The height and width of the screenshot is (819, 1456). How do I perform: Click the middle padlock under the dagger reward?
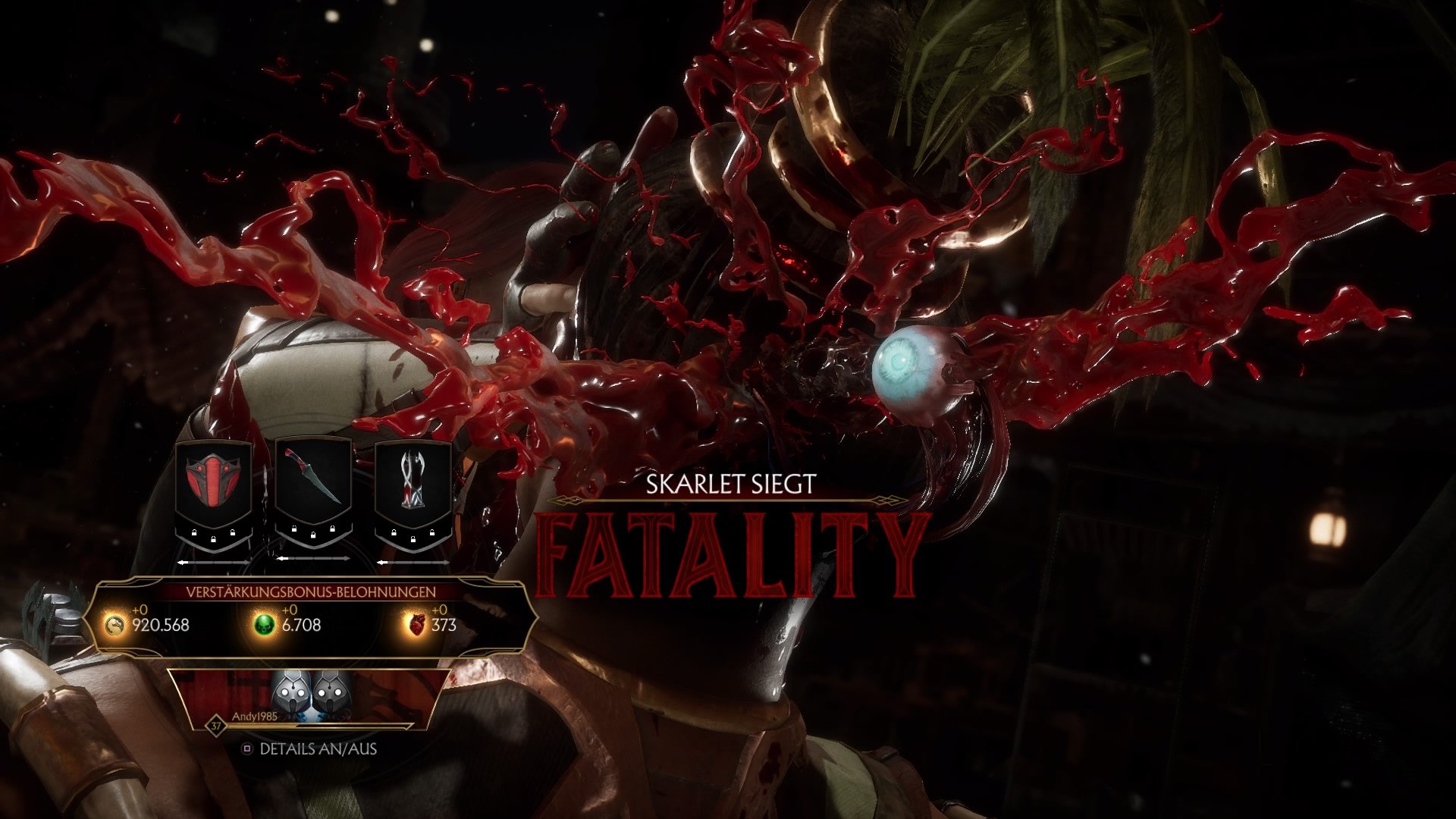(x=313, y=535)
